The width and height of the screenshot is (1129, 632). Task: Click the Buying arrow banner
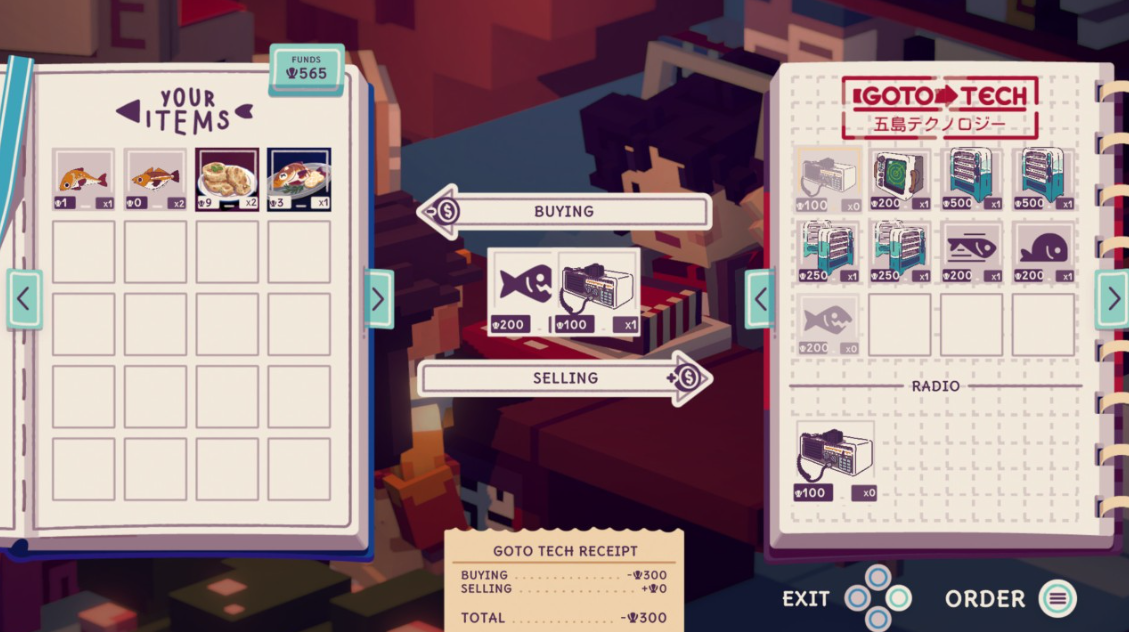point(565,212)
